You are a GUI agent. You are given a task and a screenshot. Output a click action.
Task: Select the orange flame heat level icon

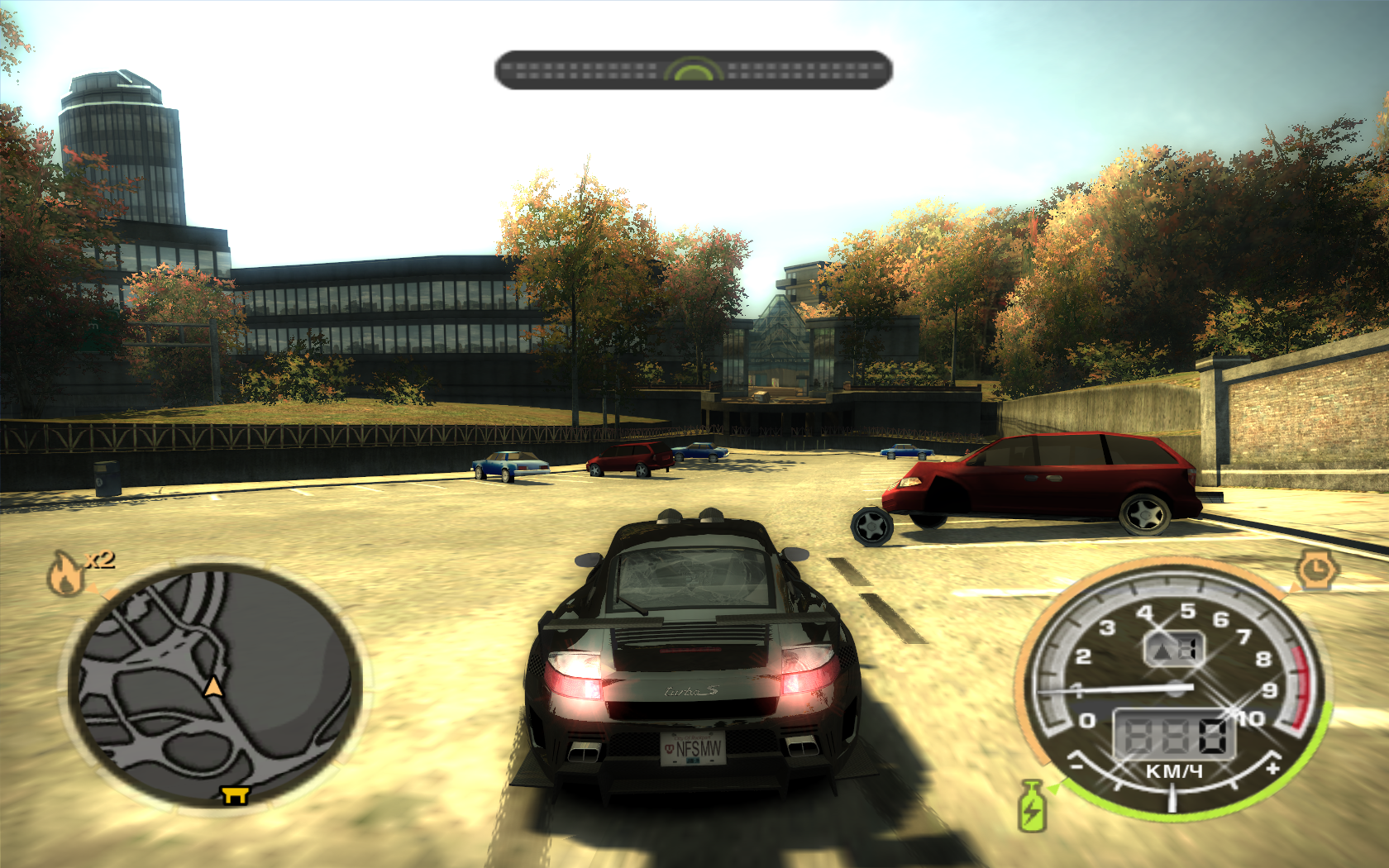coord(66,572)
